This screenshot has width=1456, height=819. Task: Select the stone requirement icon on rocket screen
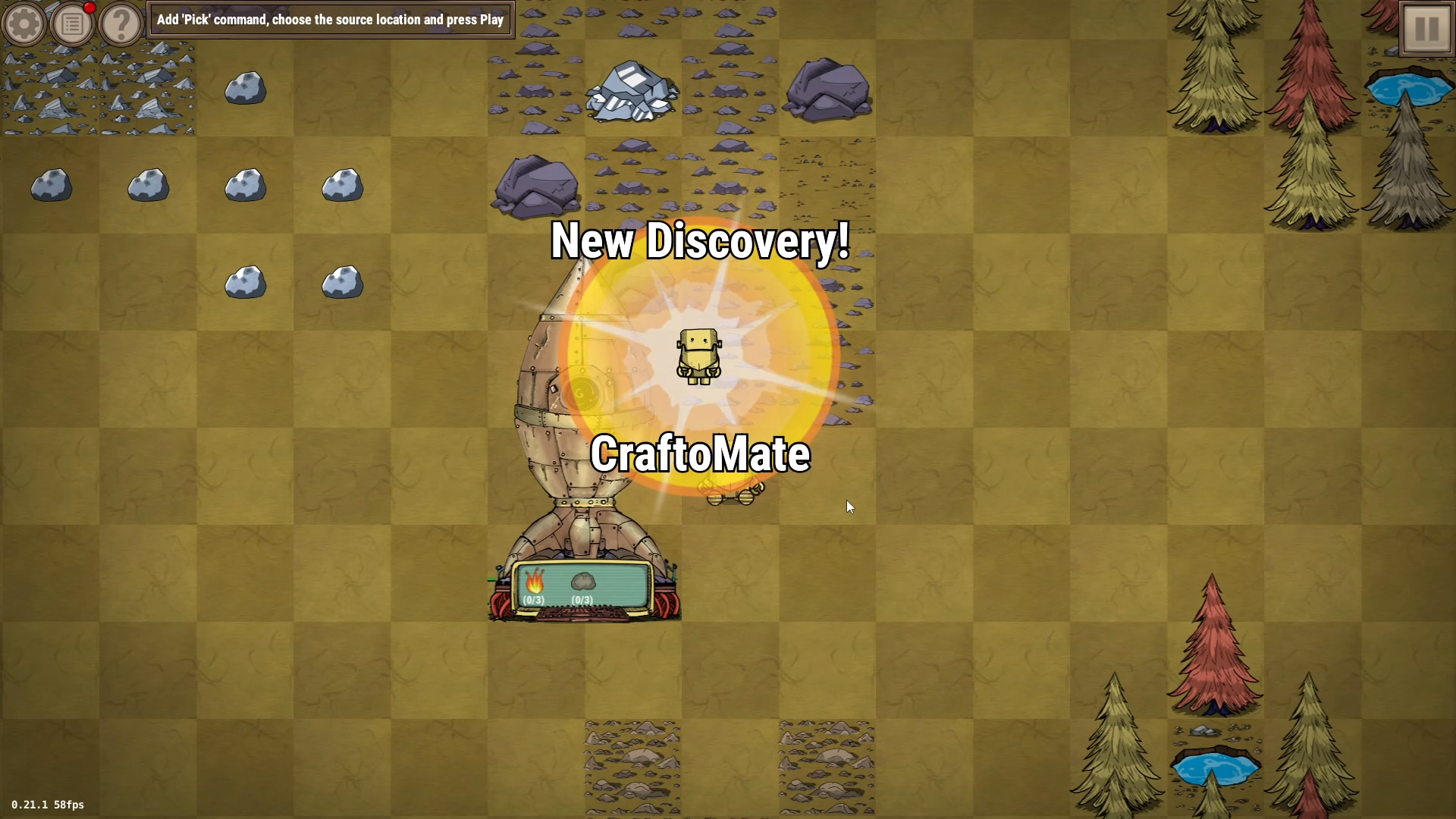pyautogui.click(x=582, y=582)
